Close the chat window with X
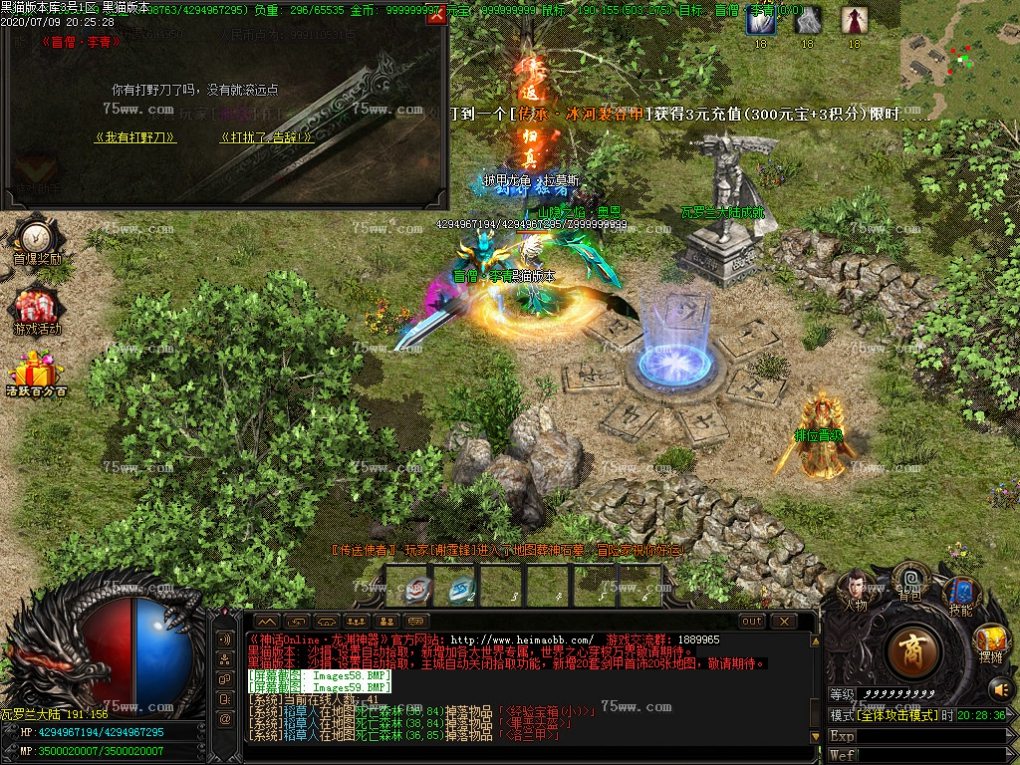1020x765 pixels. click(x=783, y=621)
